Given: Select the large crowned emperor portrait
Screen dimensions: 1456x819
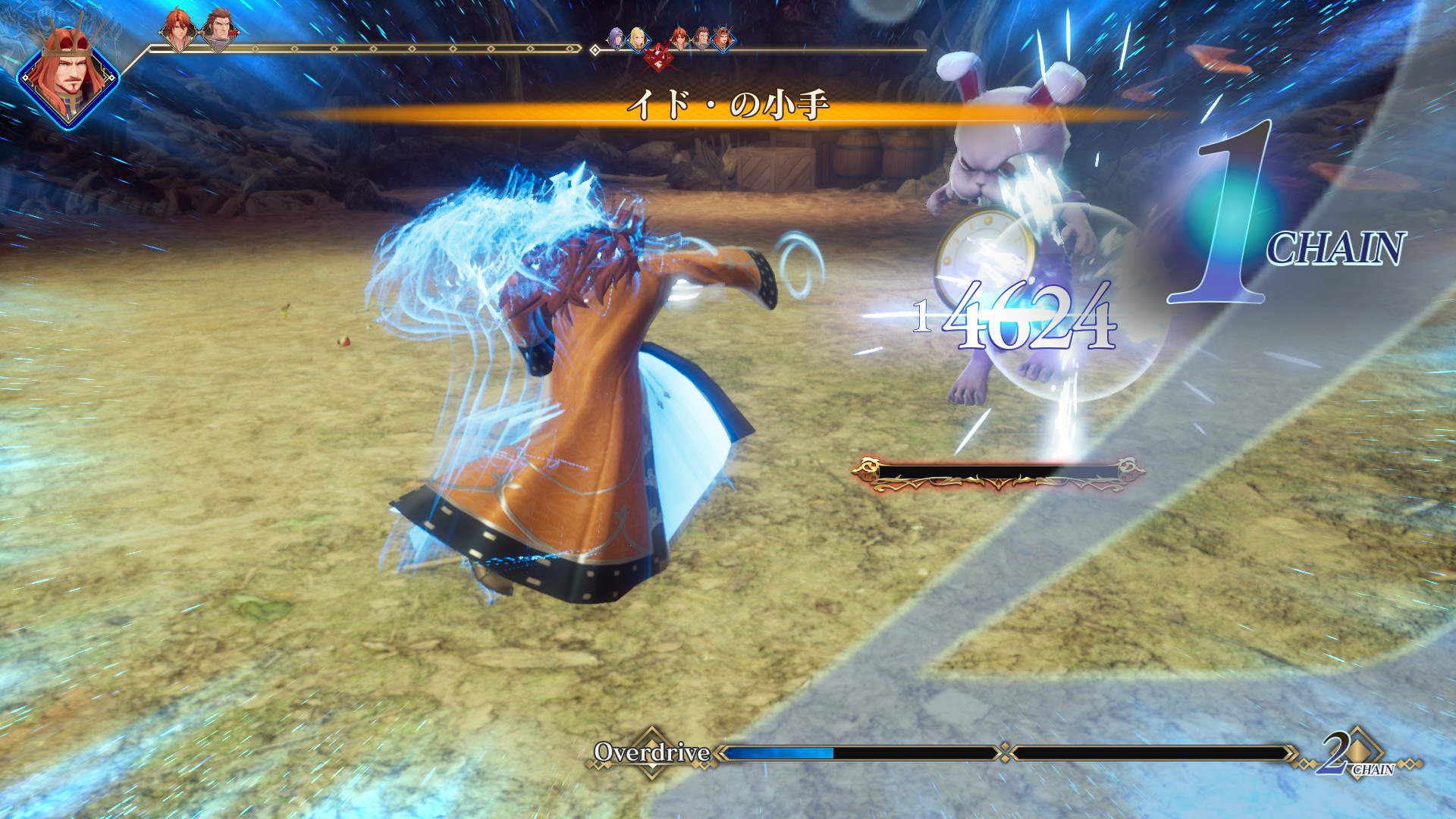Looking at the screenshot, I should pos(68,77).
